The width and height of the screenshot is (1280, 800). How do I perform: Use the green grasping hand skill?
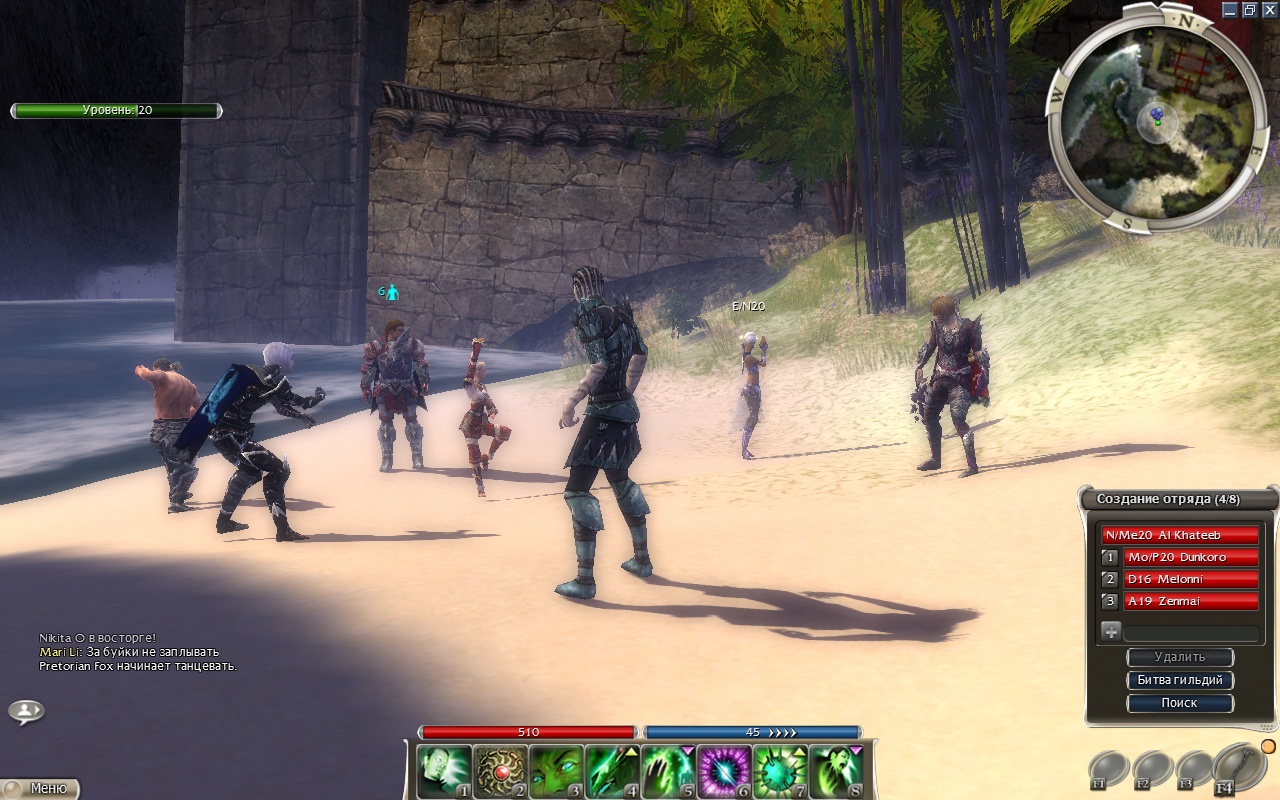pos(668,771)
